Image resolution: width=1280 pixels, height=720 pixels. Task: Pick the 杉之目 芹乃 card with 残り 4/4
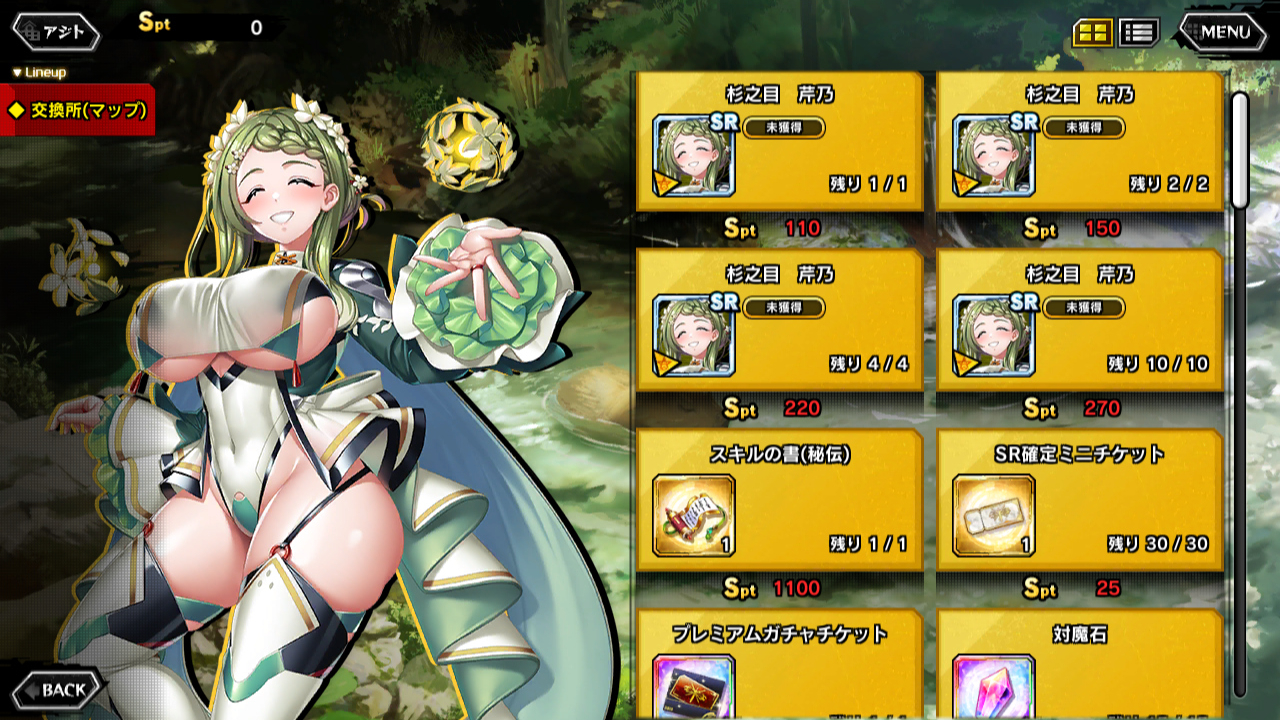coord(779,320)
